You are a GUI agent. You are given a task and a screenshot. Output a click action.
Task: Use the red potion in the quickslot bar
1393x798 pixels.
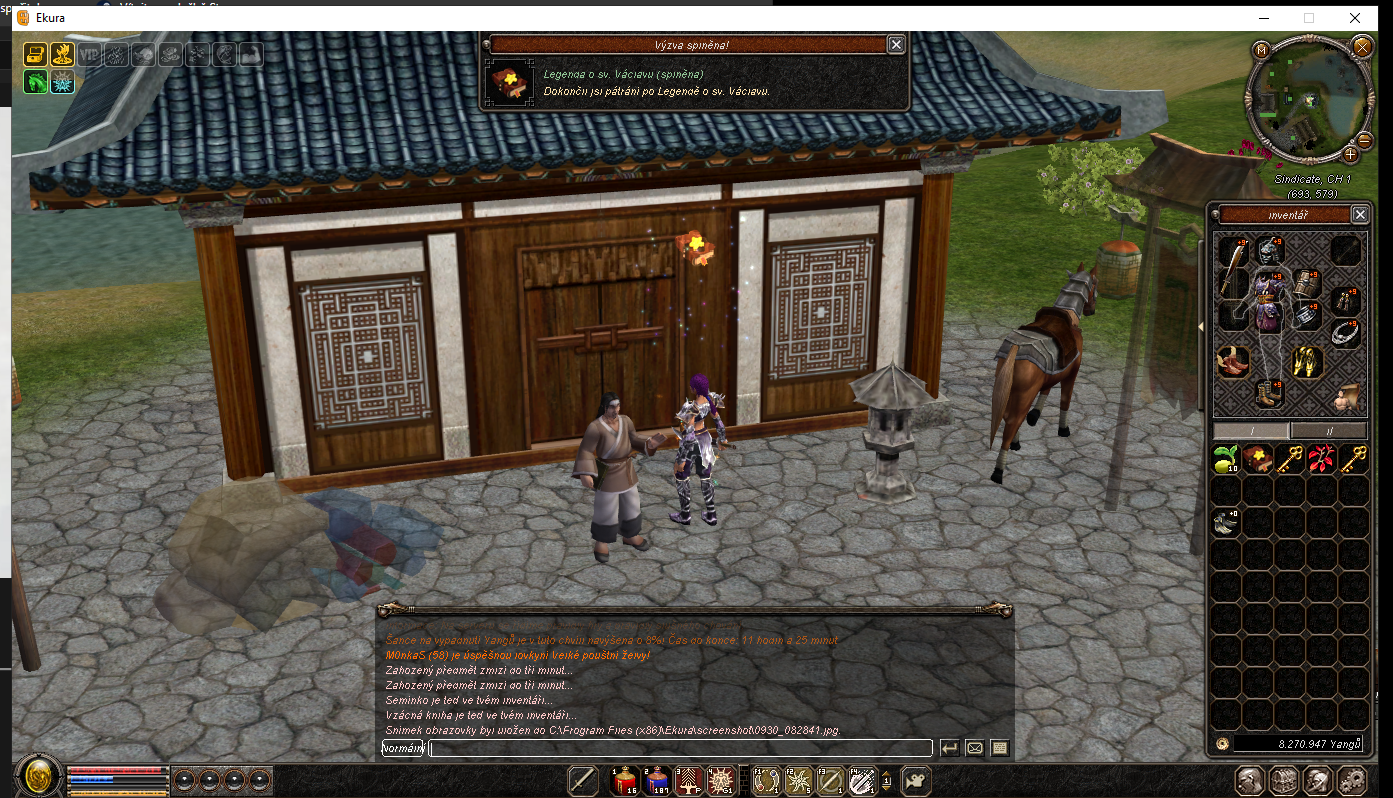(x=625, y=780)
